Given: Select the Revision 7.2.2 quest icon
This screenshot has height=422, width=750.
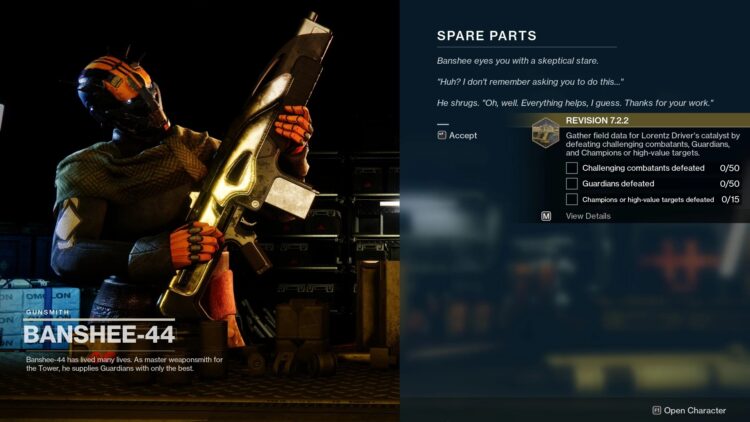Looking at the screenshot, I should [x=545, y=132].
